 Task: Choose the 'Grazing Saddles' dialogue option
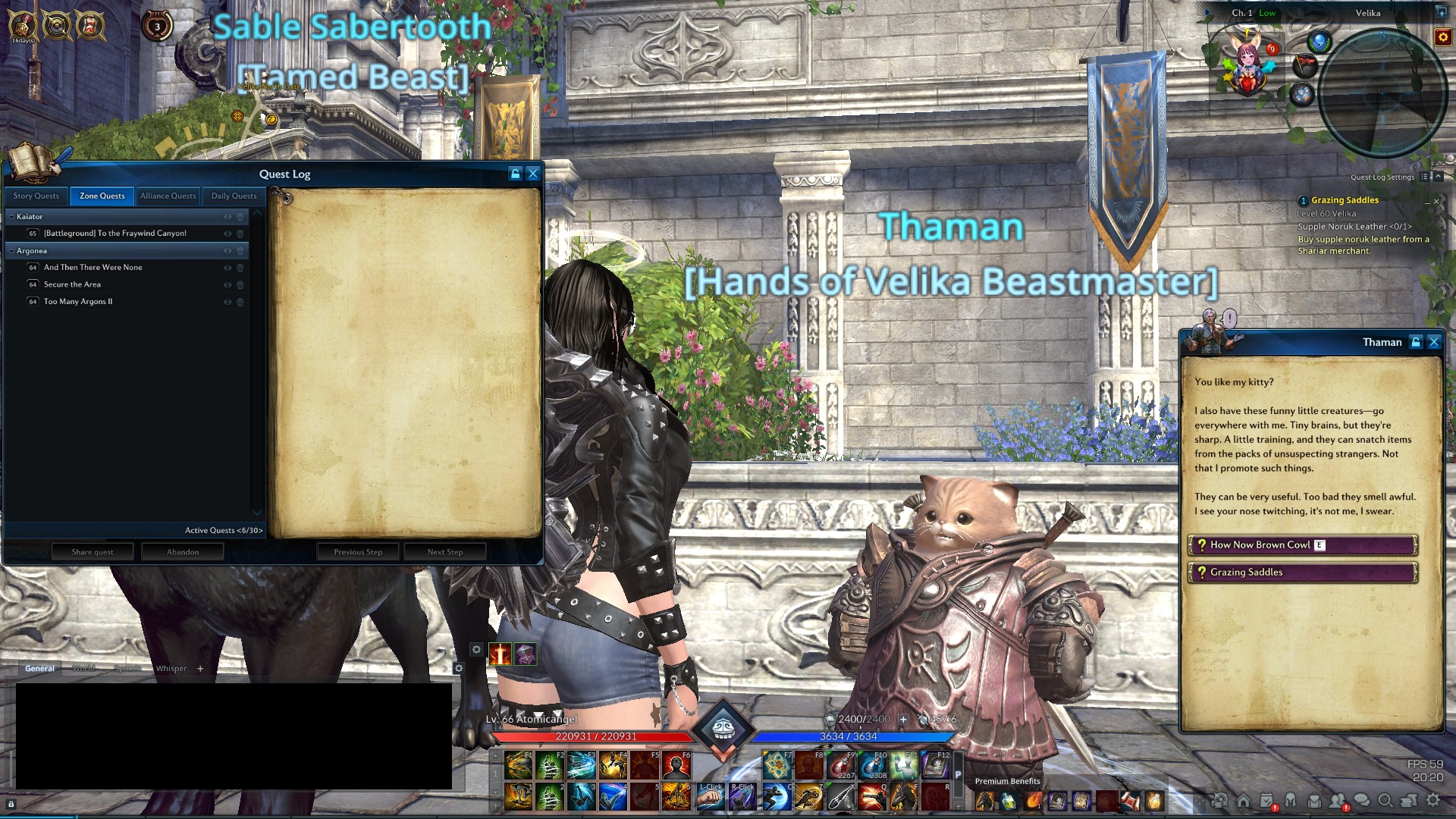click(1301, 573)
